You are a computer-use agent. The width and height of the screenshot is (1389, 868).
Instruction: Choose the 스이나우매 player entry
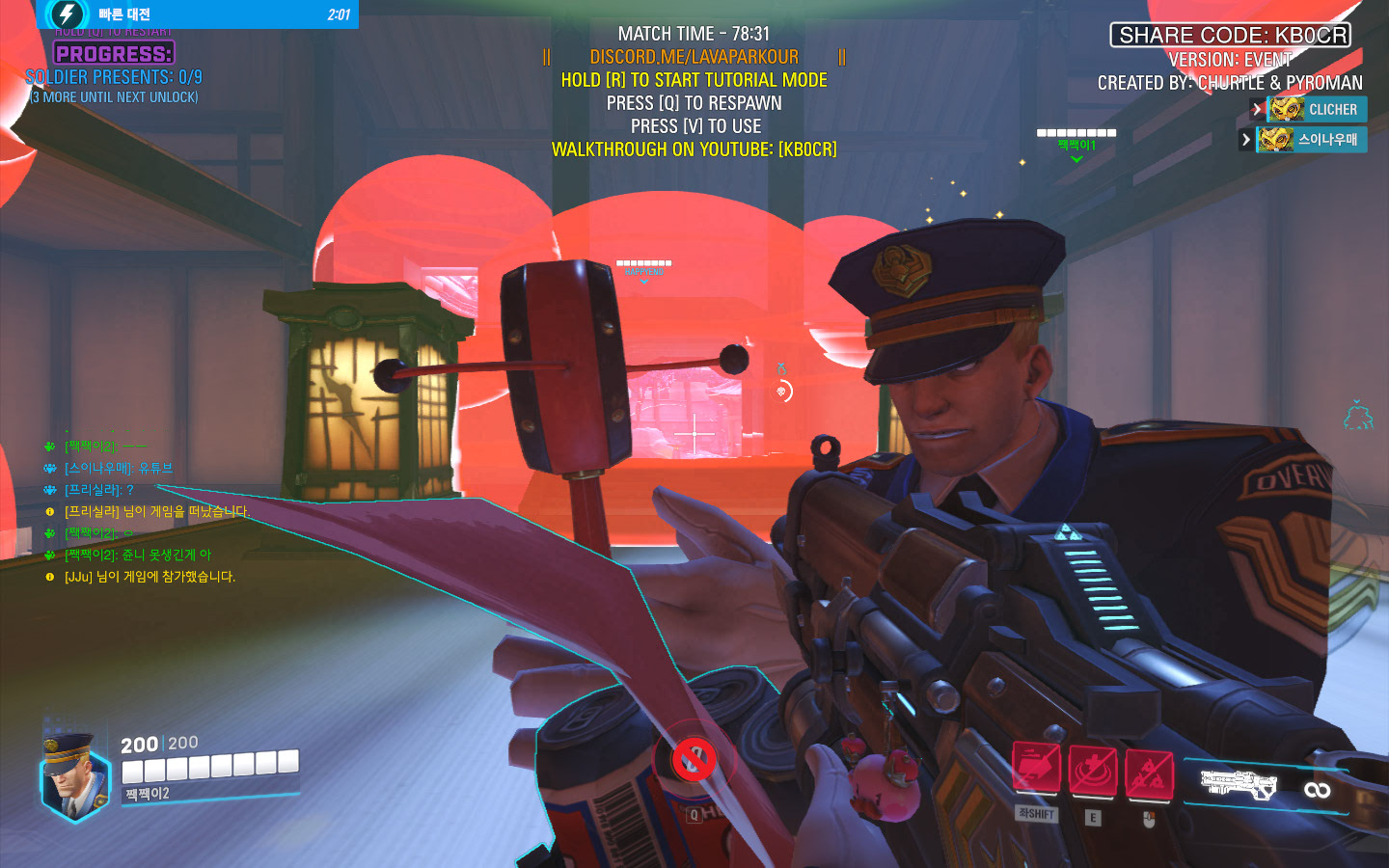(1311, 140)
